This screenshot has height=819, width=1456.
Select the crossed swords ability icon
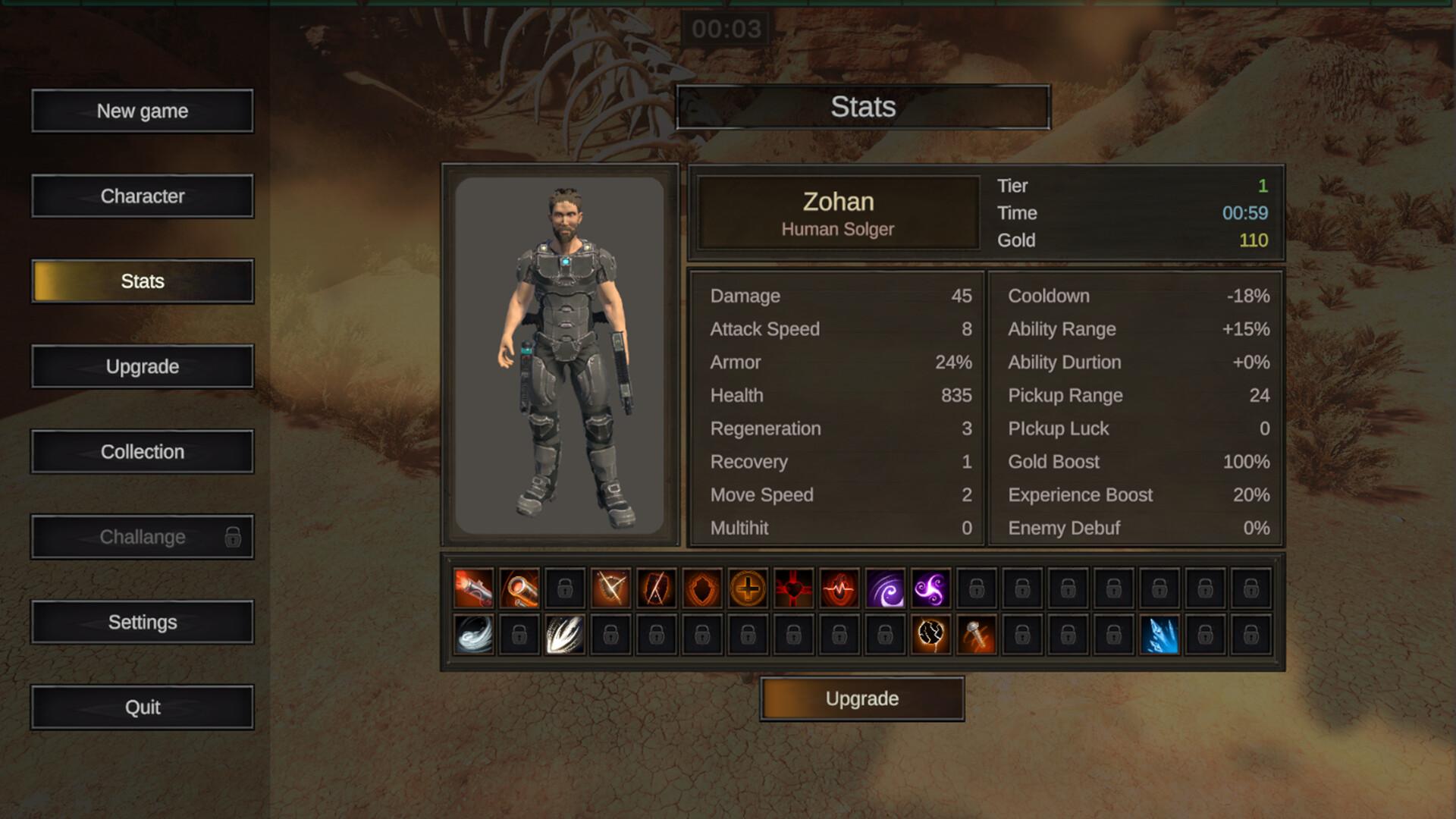[611, 588]
